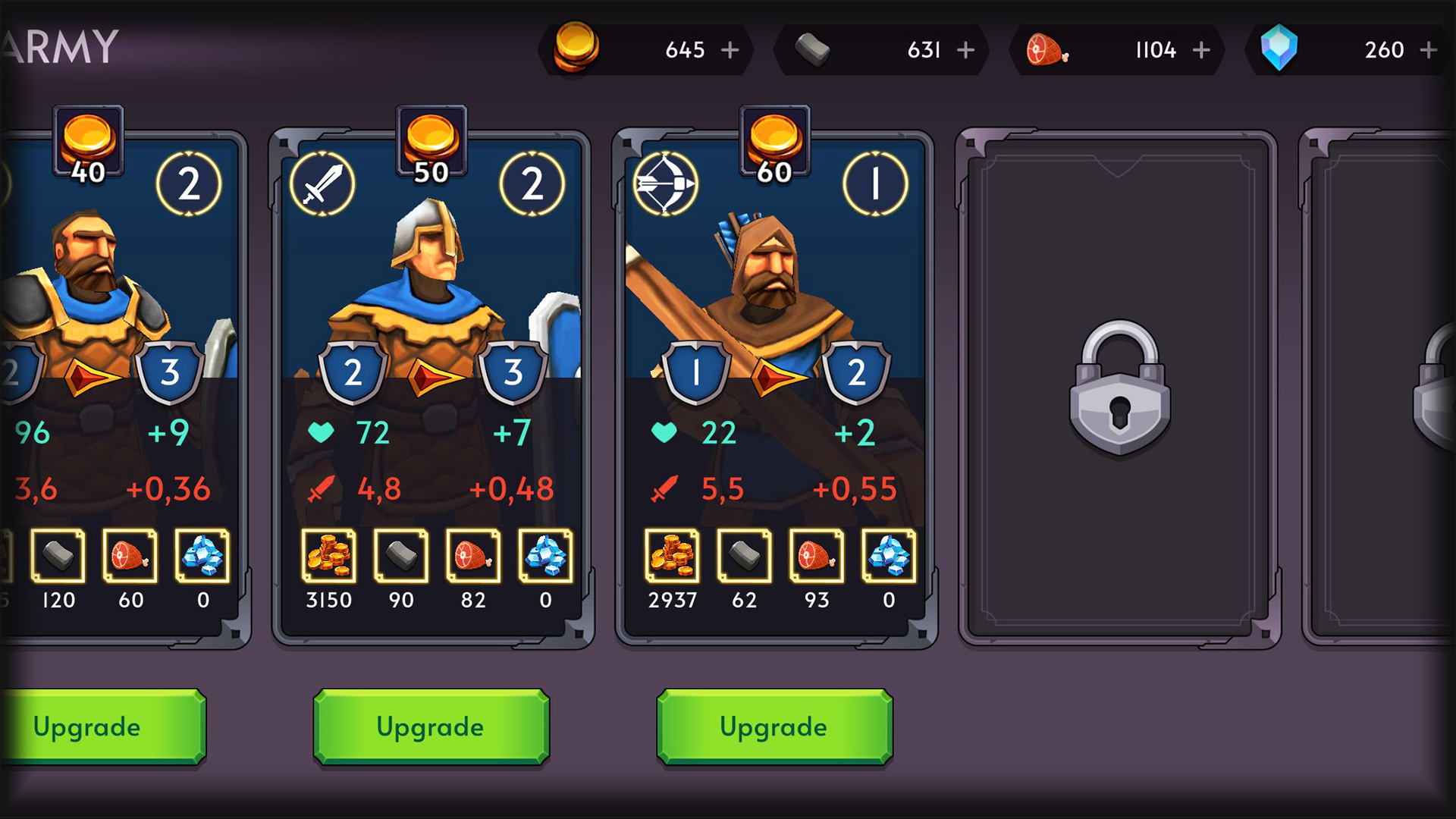Tap the stone icon showing 62 under the archer
The height and width of the screenshot is (819, 1456).
pyautogui.click(x=745, y=556)
